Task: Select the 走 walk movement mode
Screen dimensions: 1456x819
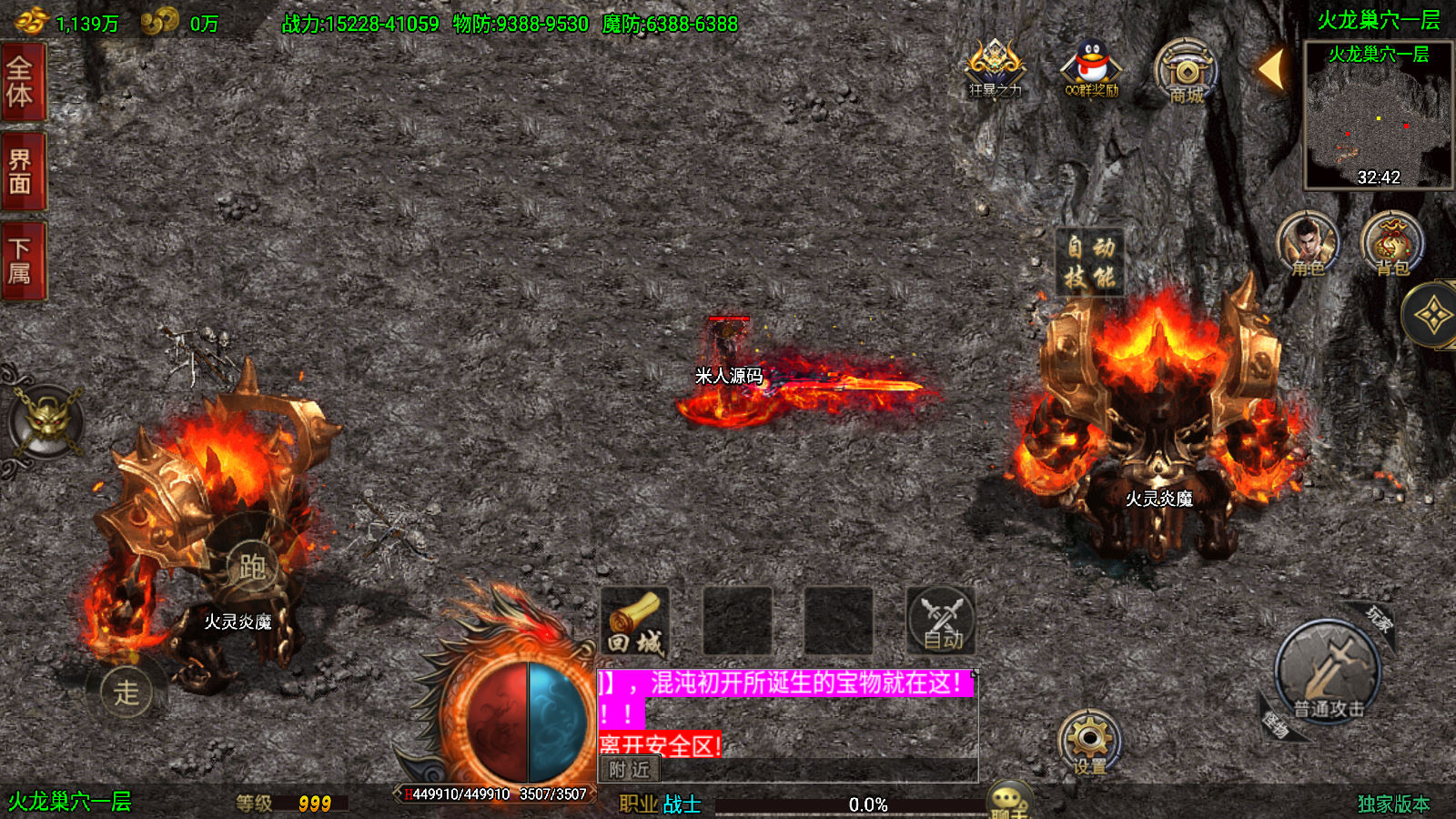Action: click(126, 693)
